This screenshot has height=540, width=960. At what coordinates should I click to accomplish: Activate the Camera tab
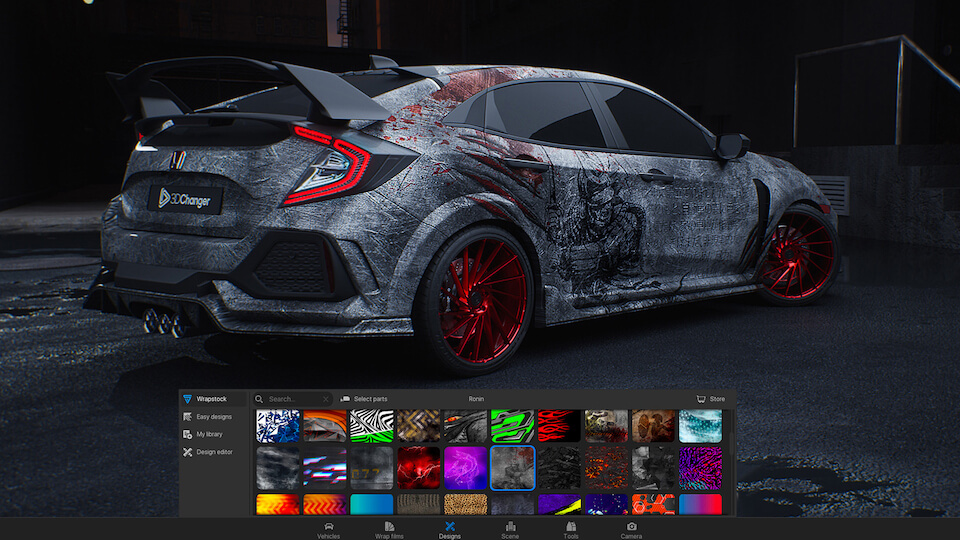[631, 529]
